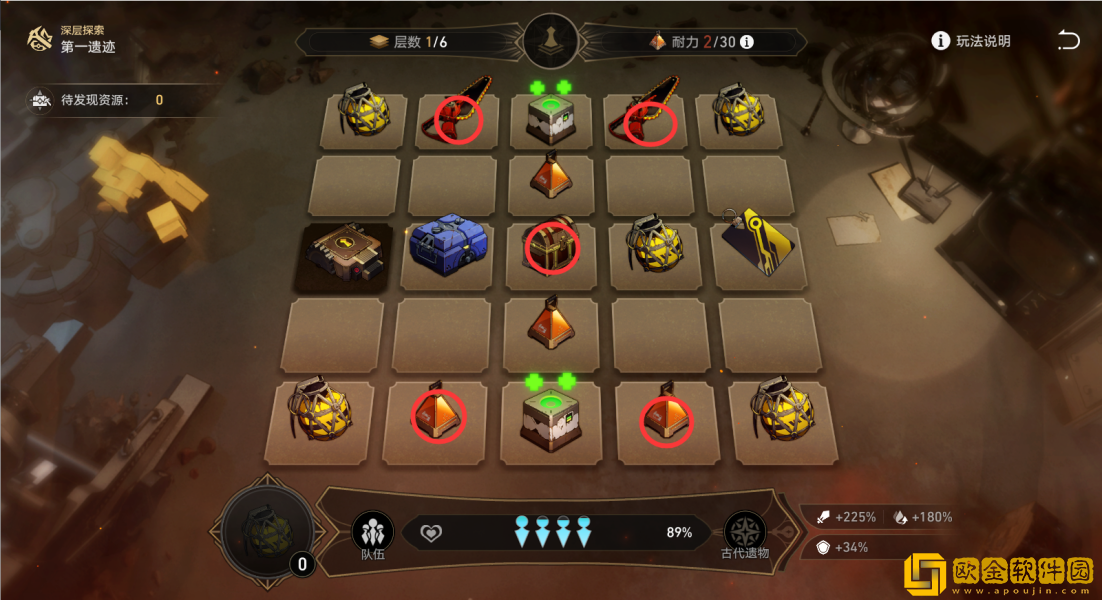Click the return arrow button
Screen dimensions: 1102x600
1068,41
